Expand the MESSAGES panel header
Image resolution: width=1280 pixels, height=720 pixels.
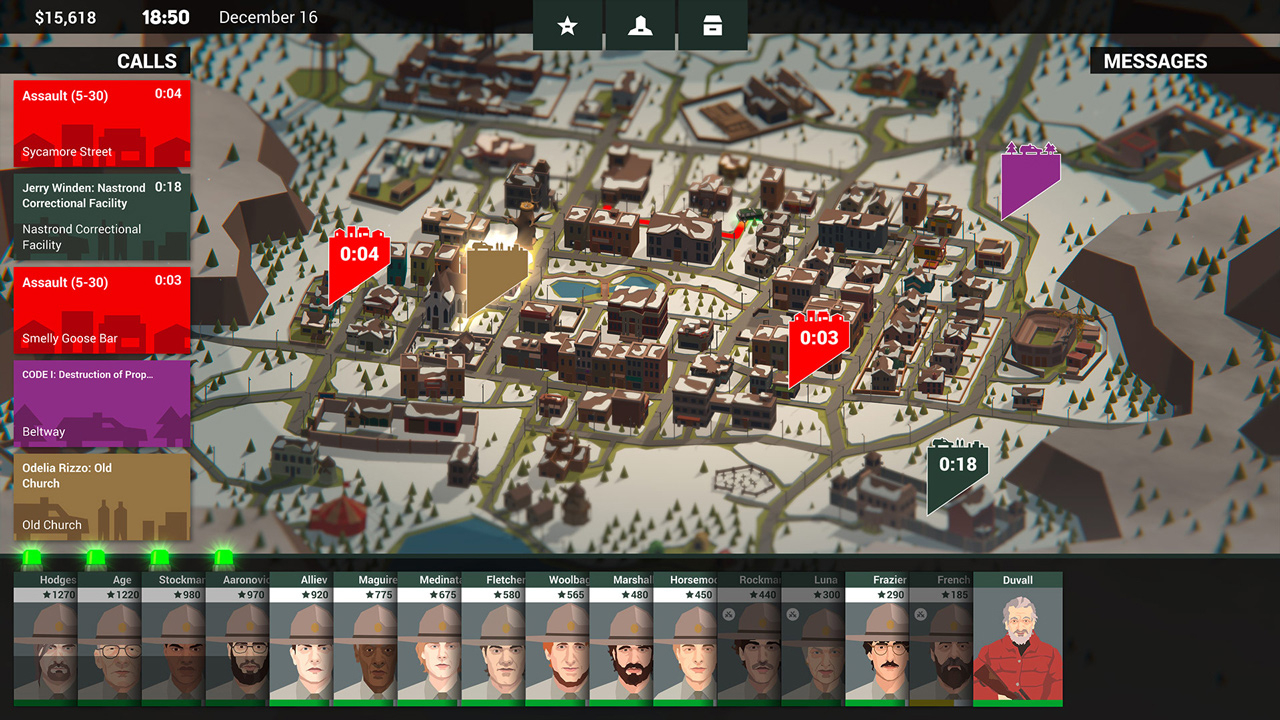[1155, 61]
